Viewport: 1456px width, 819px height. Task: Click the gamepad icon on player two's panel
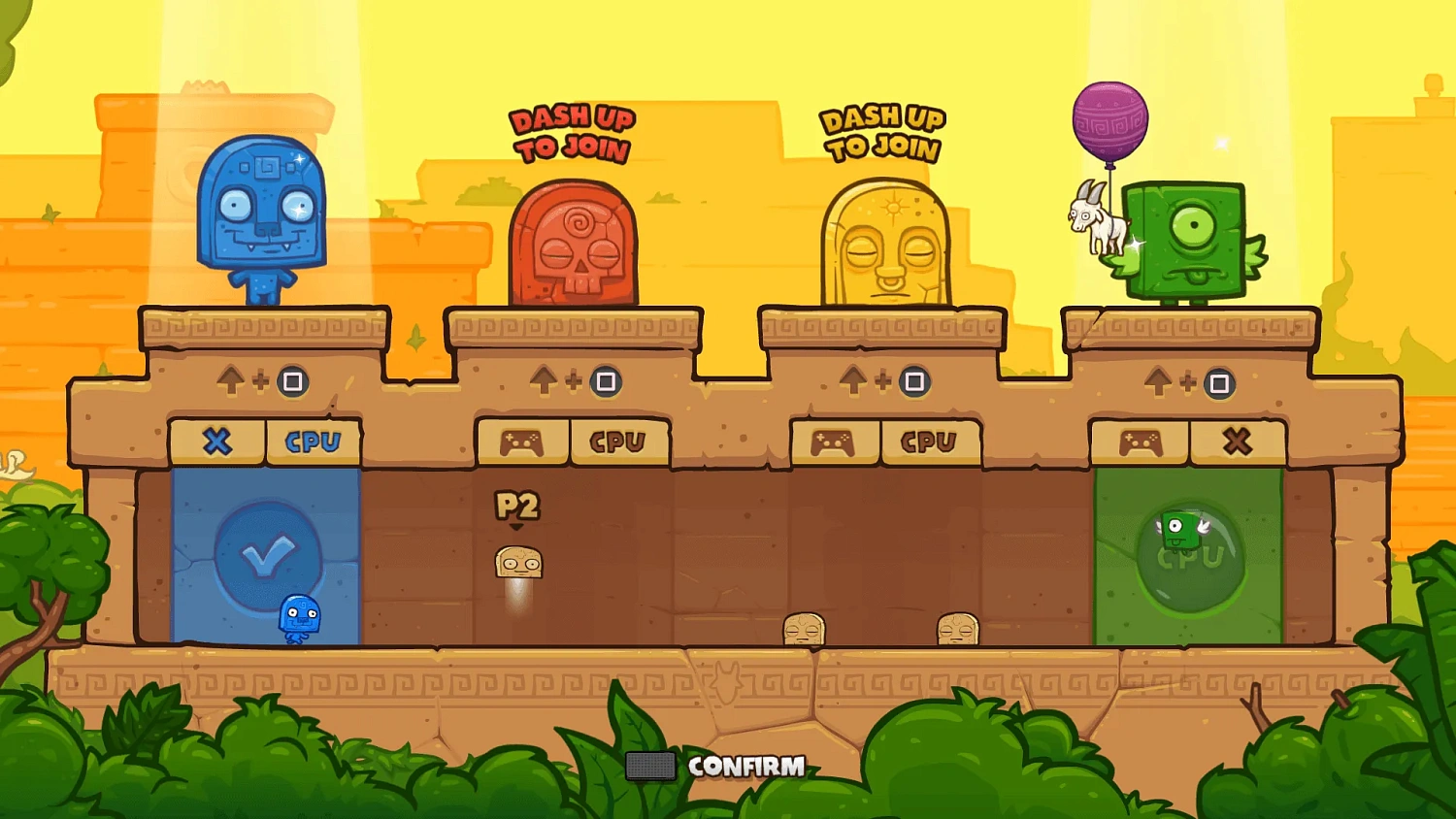click(519, 442)
